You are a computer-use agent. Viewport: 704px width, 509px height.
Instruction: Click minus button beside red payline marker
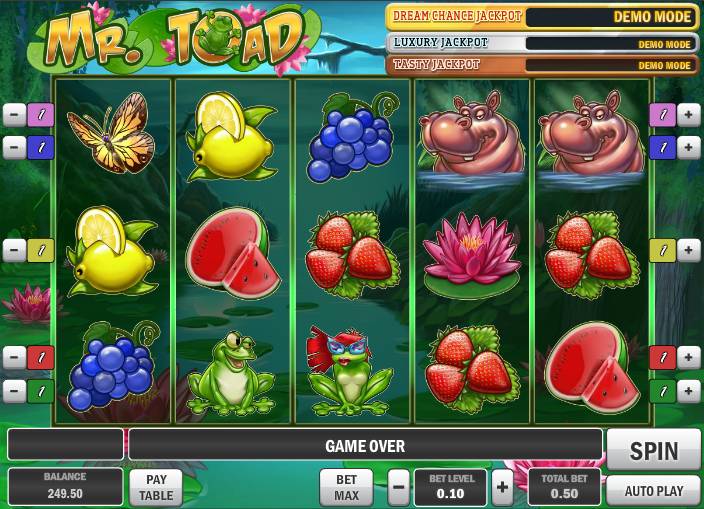tap(14, 357)
